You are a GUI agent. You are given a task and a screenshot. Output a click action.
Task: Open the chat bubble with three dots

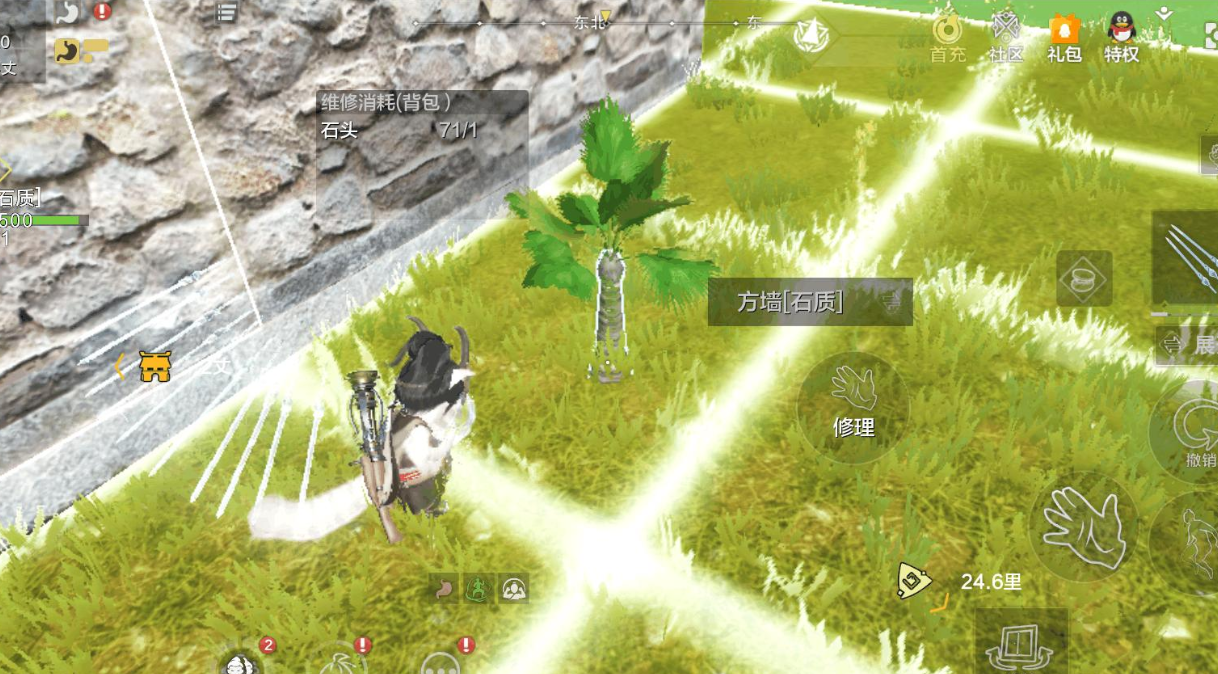coord(441,662)
